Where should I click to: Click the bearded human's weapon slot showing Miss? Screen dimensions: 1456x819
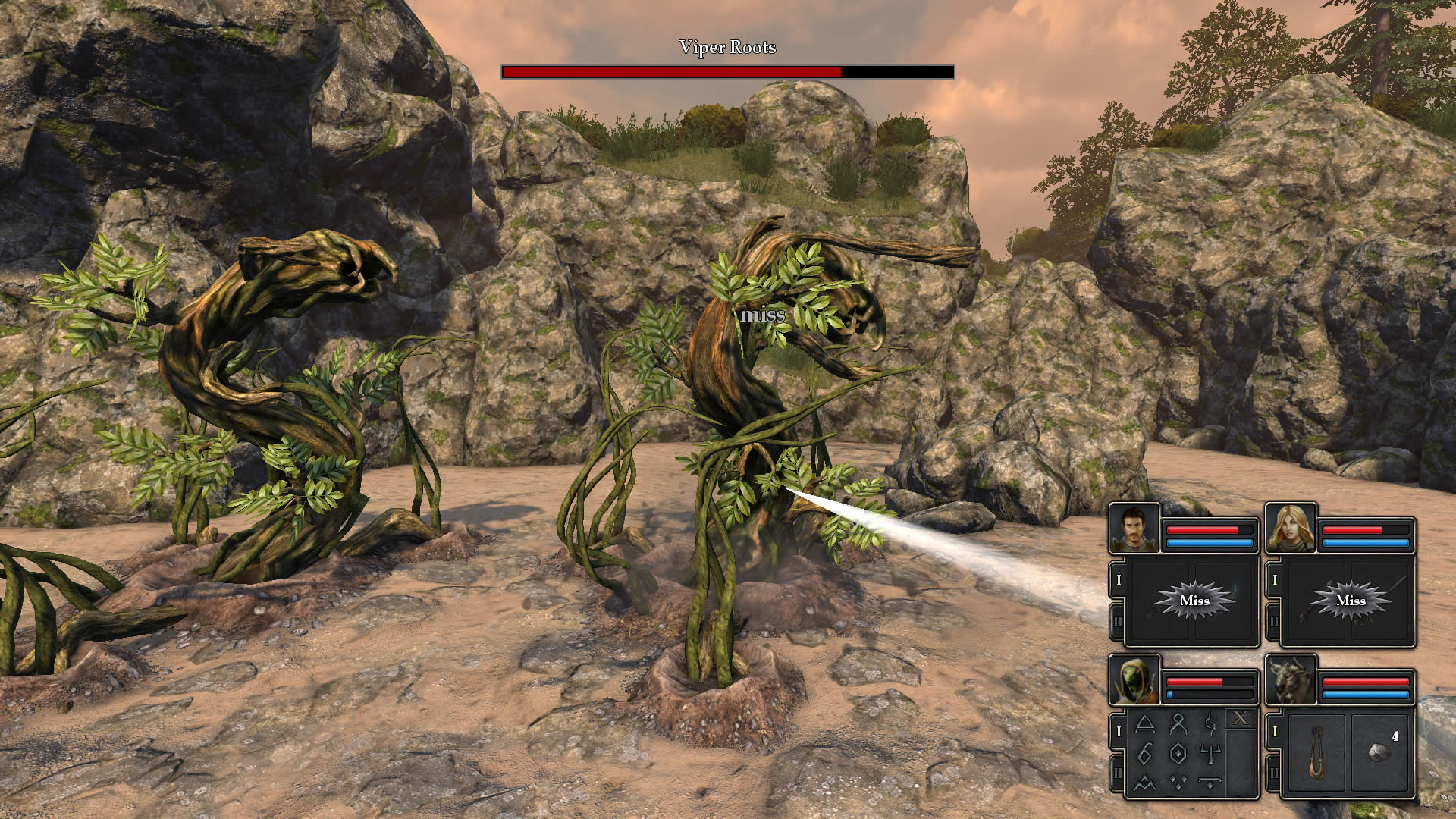(x=1194, y=601)
